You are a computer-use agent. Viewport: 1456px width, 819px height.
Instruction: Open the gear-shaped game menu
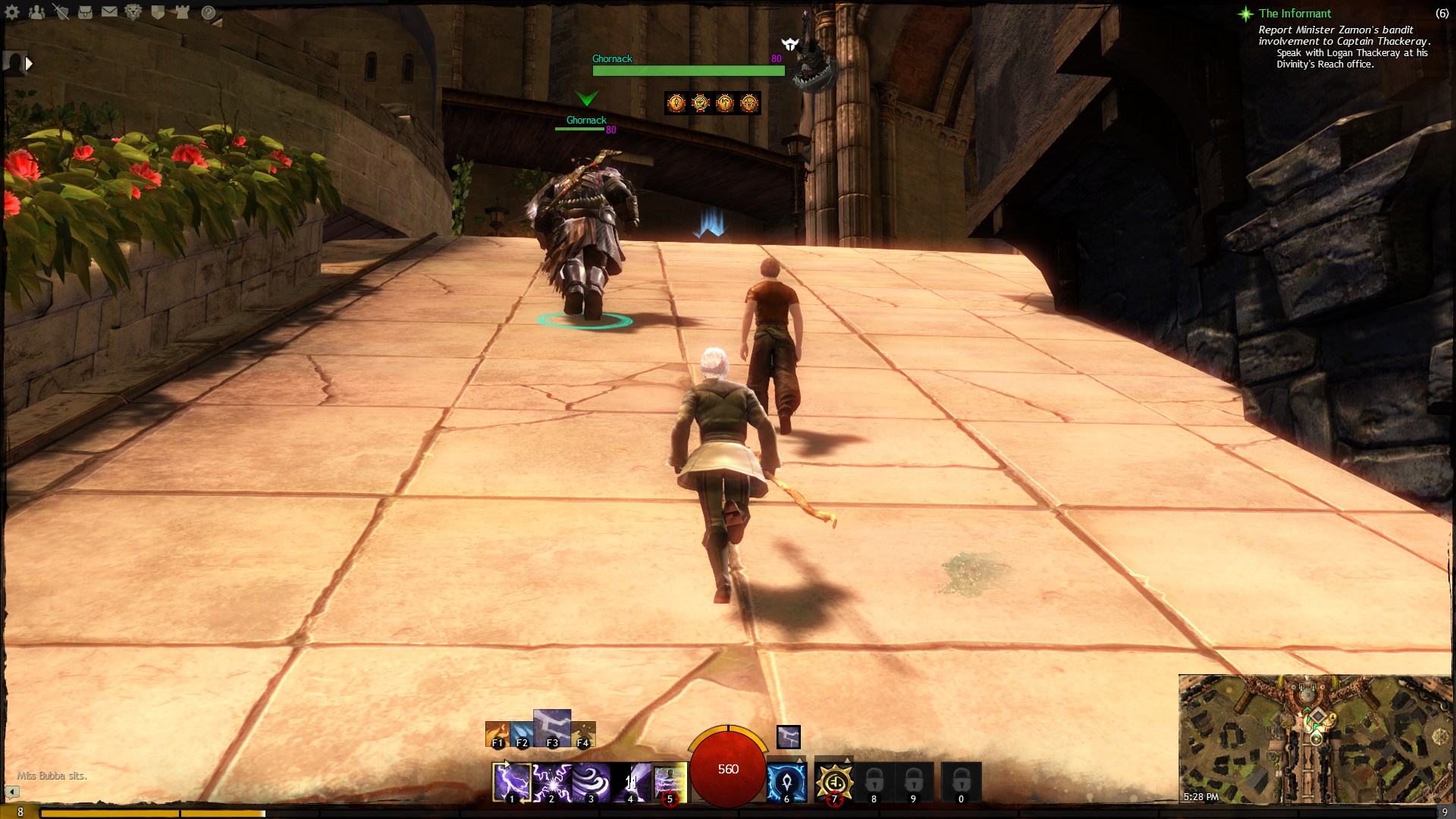coord(12,12)
